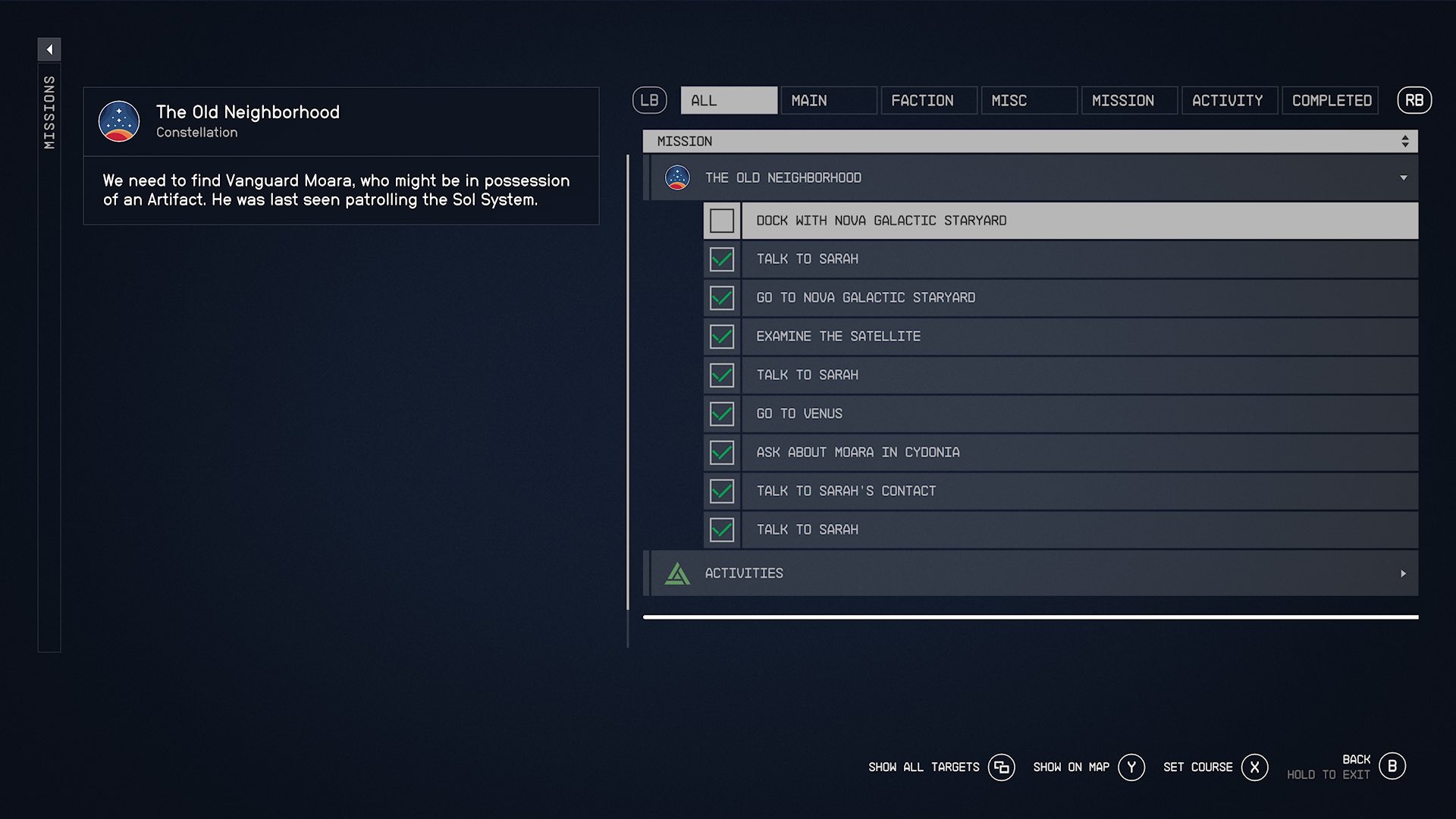This screenshot has height=819, width=1456.
Task: Show the MISSION category tab
Action: tap(1128, 100)
